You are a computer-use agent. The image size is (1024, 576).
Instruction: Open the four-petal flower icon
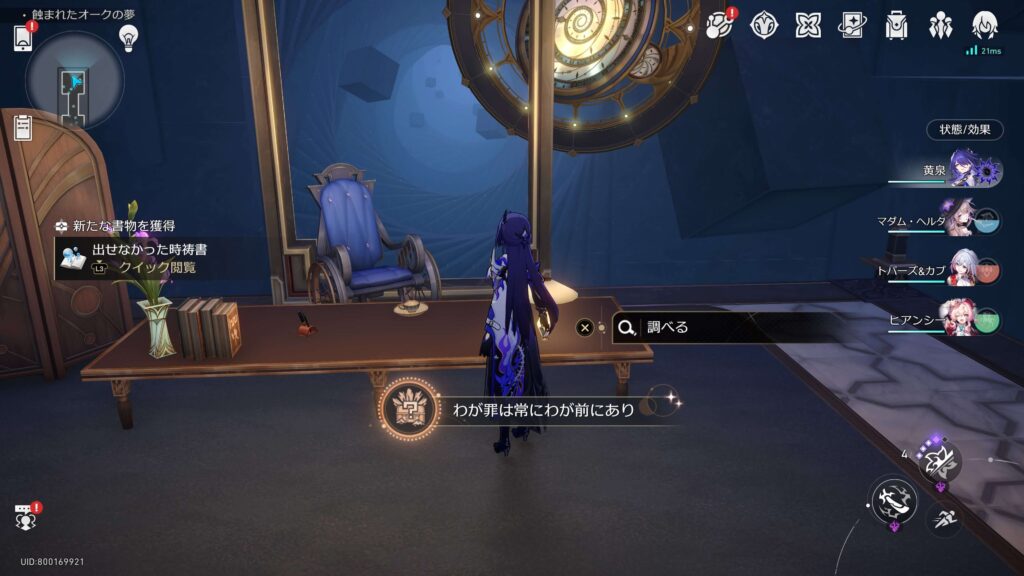[x=808, y=25]
